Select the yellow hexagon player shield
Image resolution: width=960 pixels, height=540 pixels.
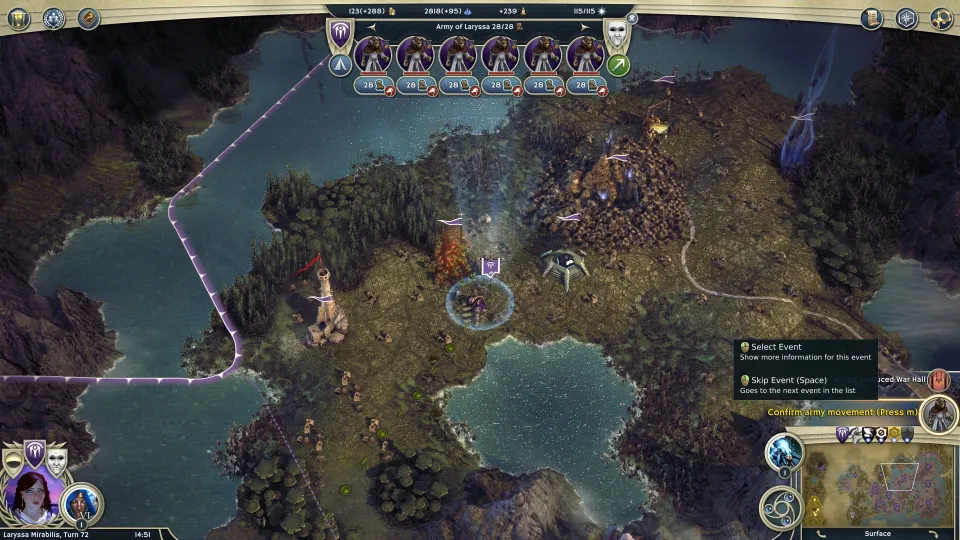point(893,435)
